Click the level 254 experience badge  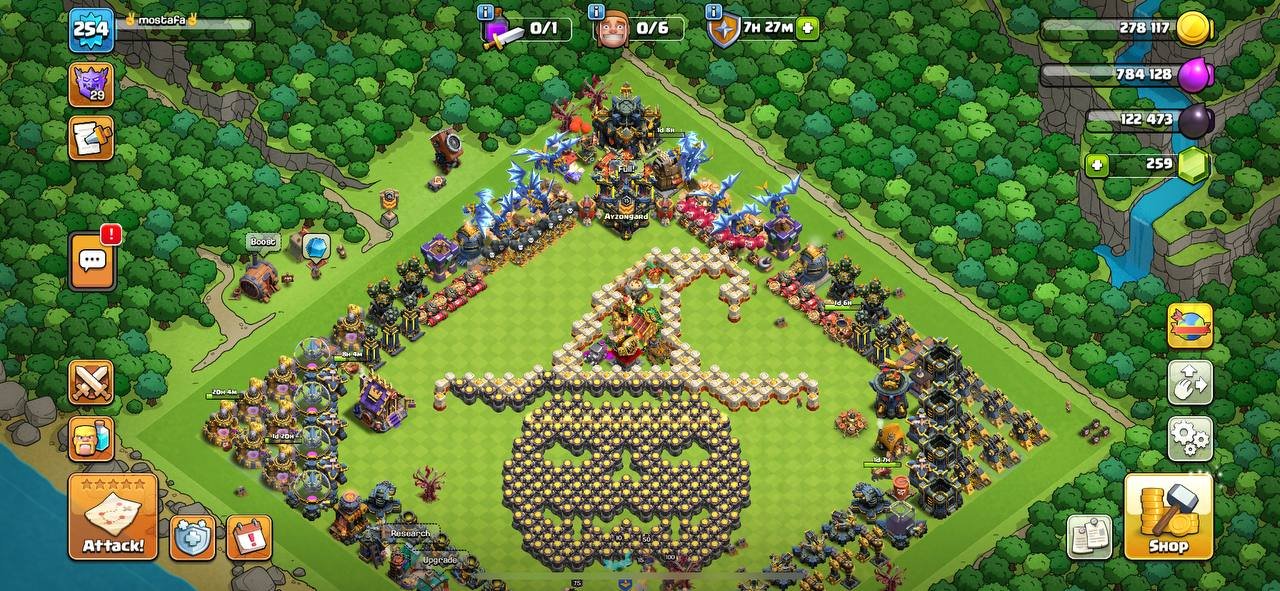pos(91,30)
